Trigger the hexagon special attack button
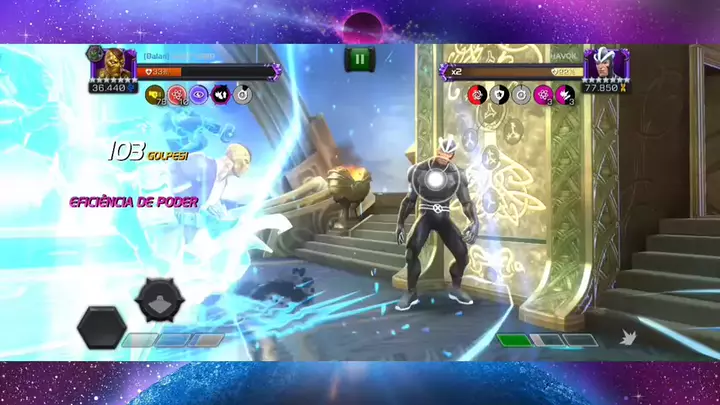The image size is (720, 405). (101, 328)
